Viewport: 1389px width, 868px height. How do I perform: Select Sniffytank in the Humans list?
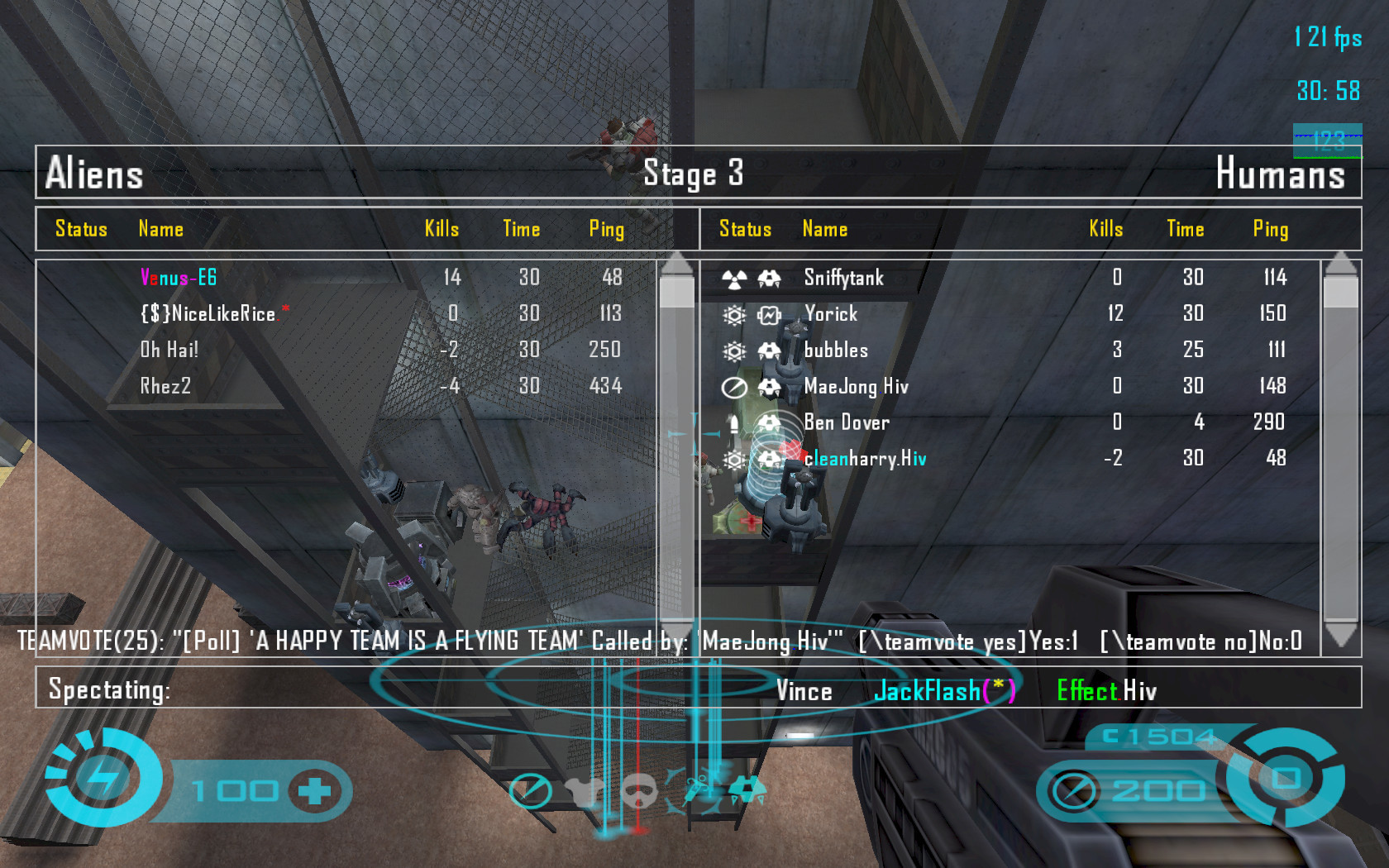843,278
